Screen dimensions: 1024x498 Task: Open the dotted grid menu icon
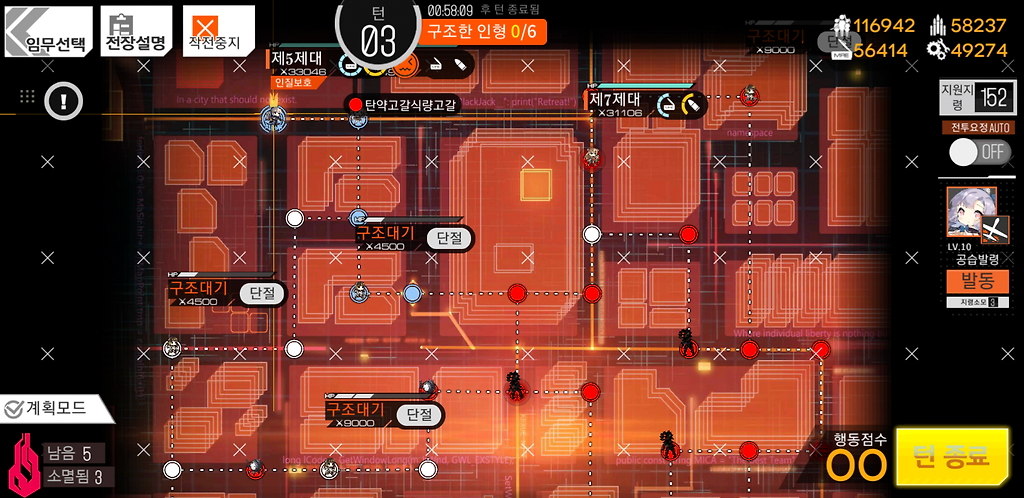pos(28,97)
